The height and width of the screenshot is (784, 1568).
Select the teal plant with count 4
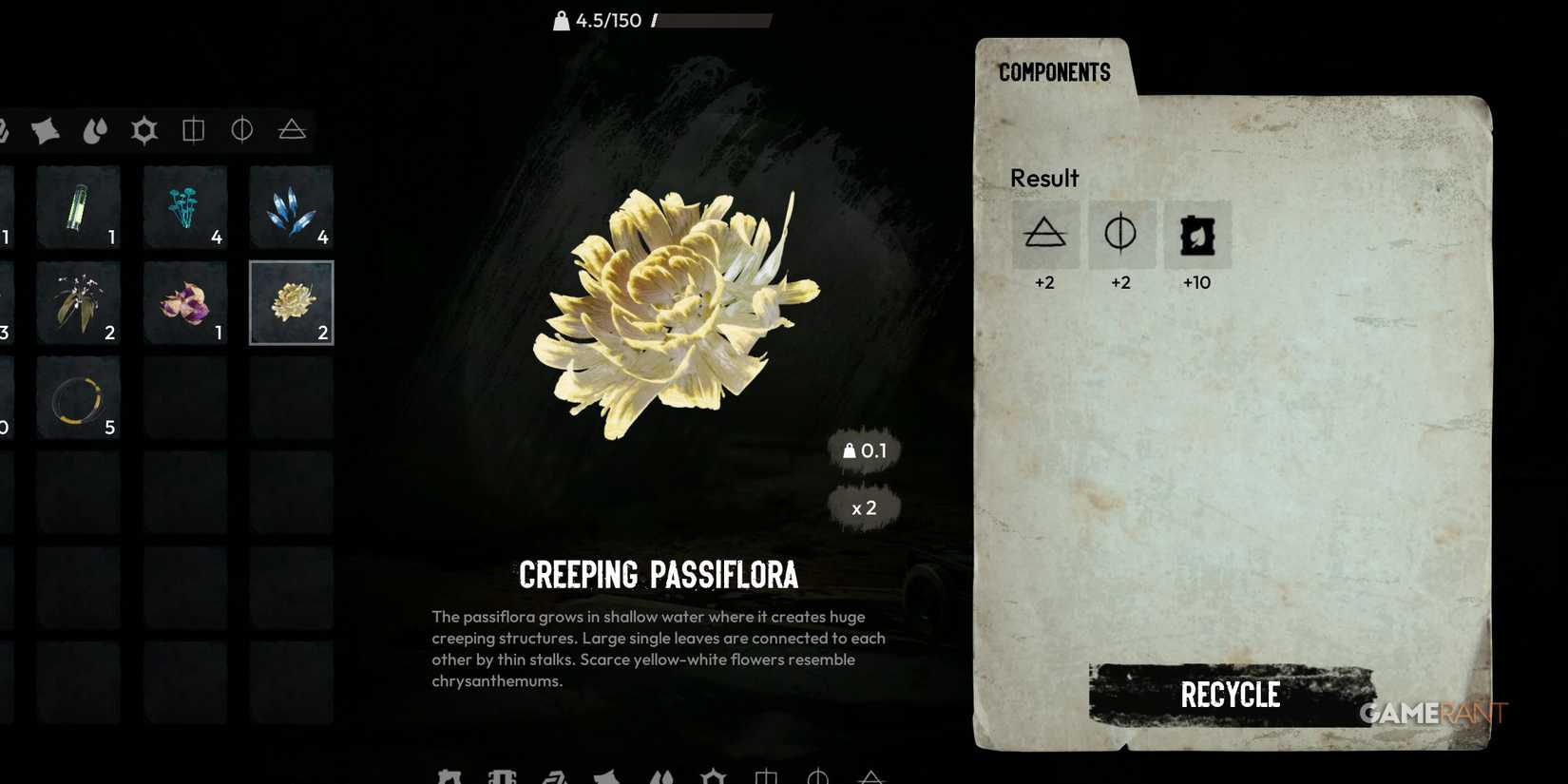click(x=184, y=207)
